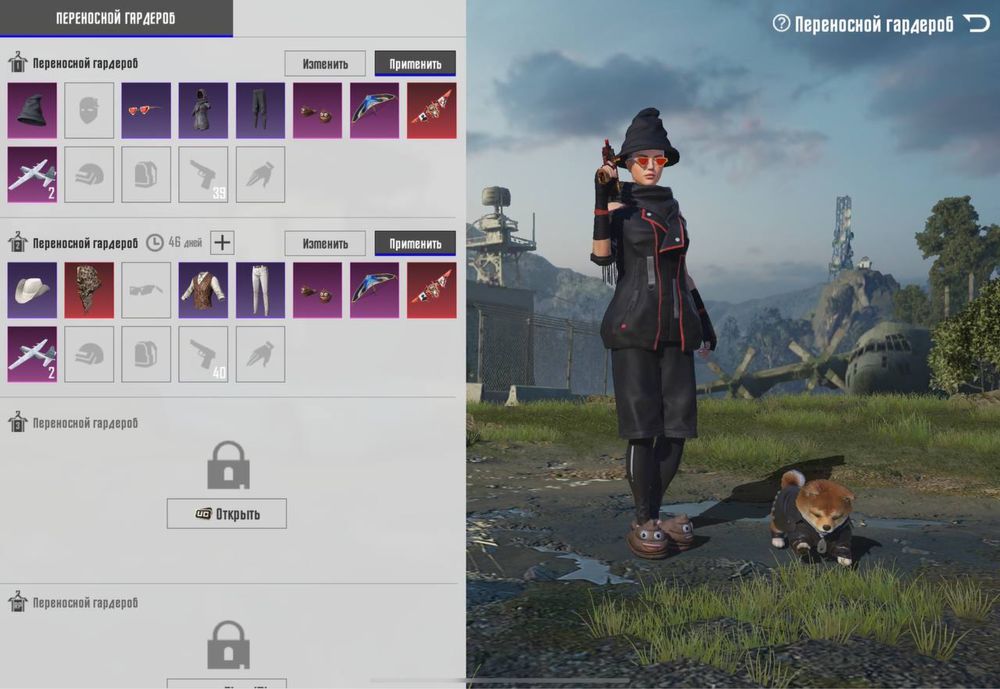Screen dimensions: 1000x689
Task: Apply wardrobe number 1 outfit
Action: [x=415, y=64]
